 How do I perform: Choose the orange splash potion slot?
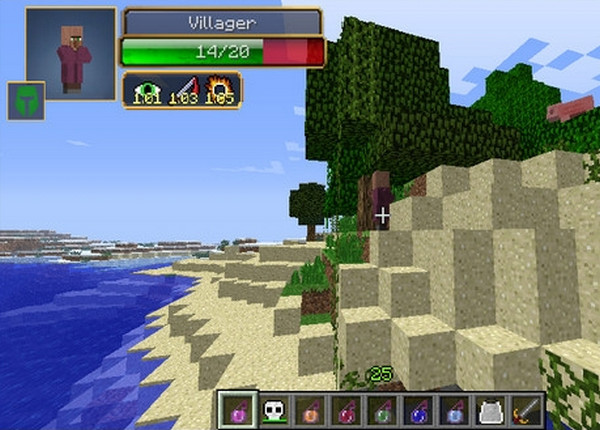pos(310,409)
